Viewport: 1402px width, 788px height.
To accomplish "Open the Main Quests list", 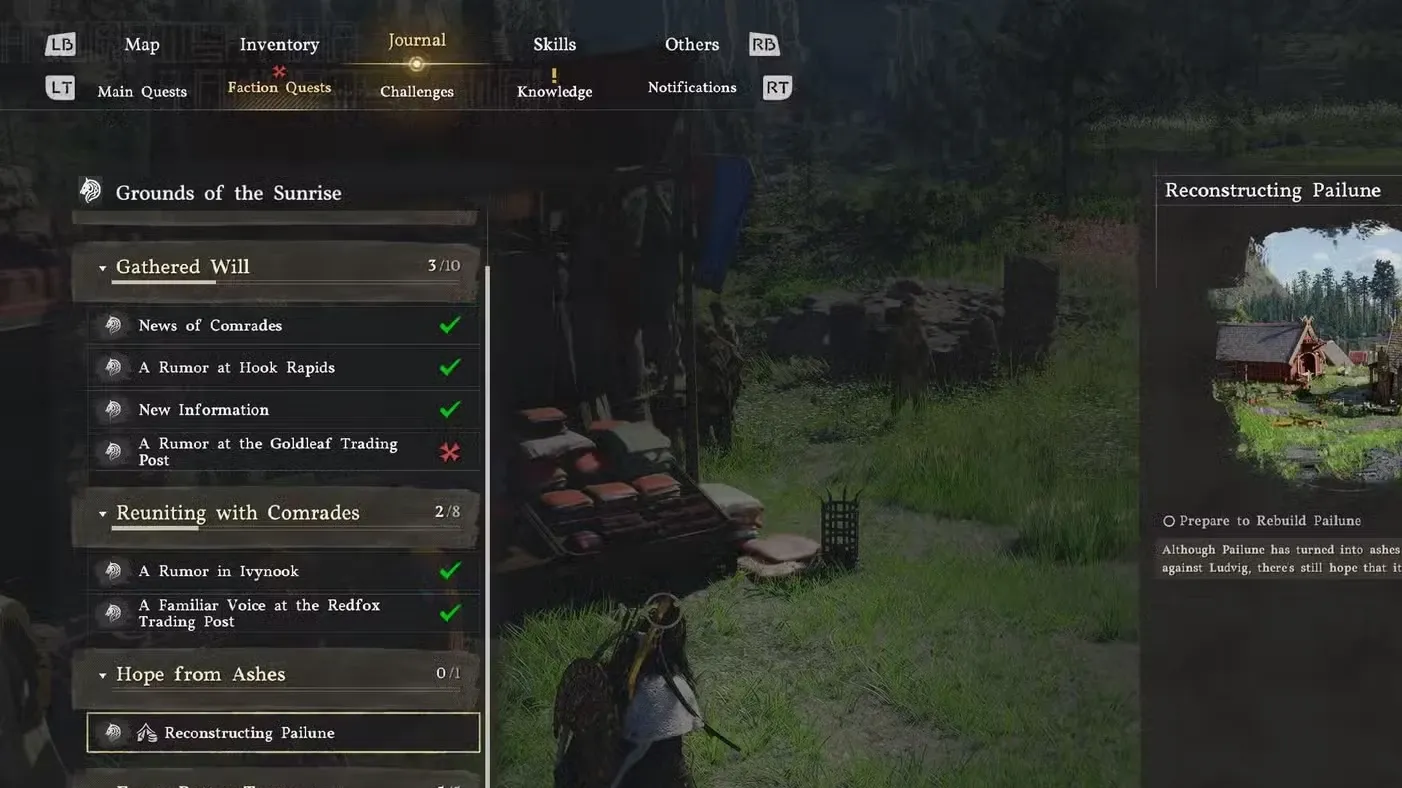I will (x=141, y=91).
